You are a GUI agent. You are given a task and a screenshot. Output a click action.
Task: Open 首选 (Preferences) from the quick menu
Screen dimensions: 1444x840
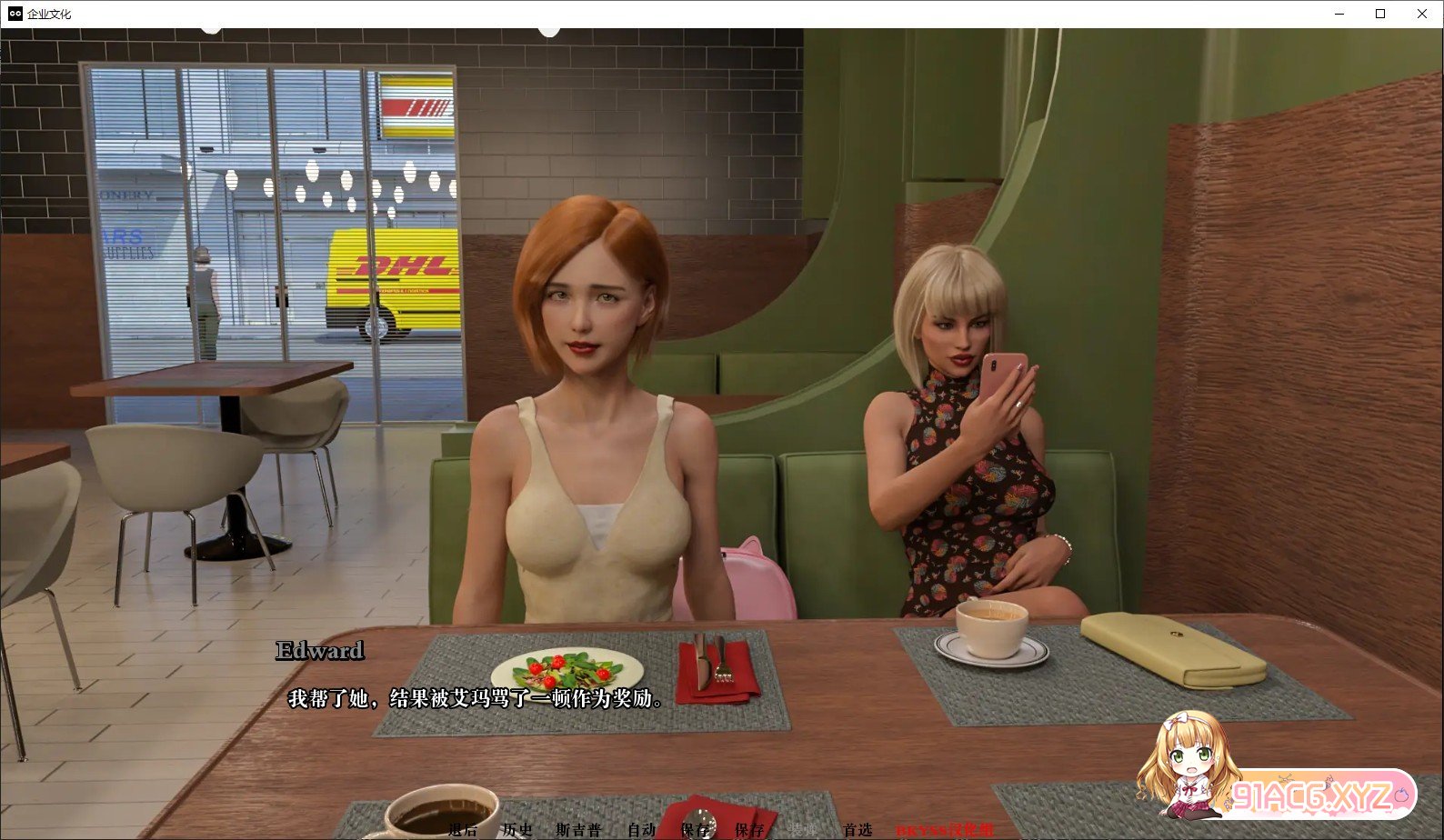click(x=857, y=829)
